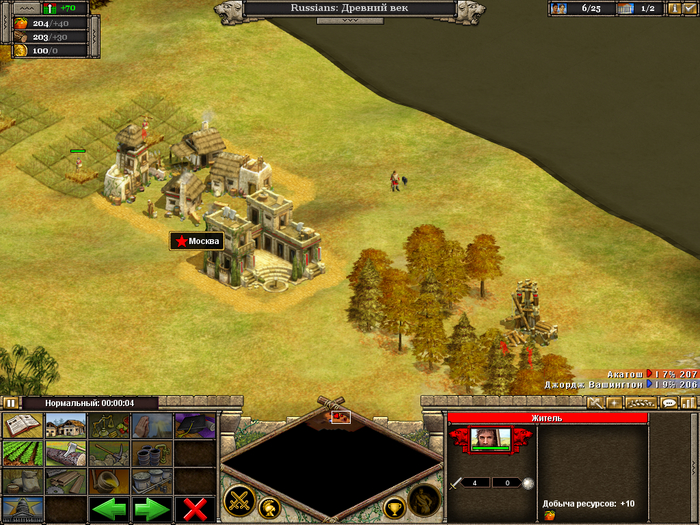Select the villager portrait in unit panel

[x=490, y=439]
